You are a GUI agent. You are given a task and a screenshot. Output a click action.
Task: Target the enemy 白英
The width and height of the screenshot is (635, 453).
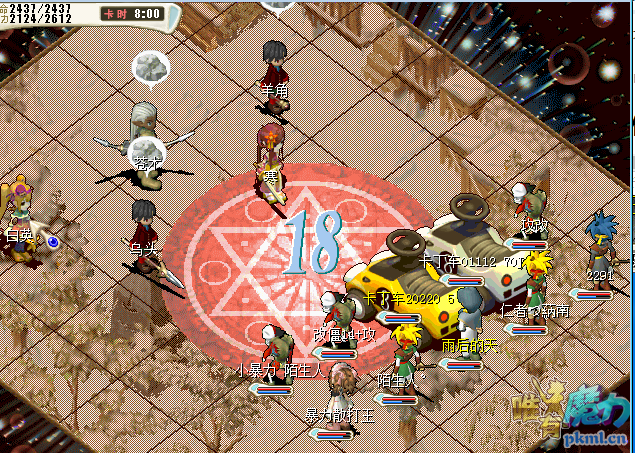point(20,215)
